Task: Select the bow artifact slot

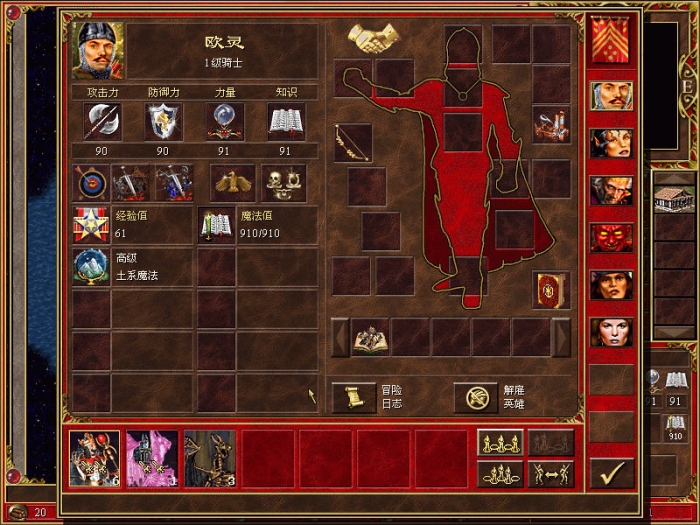Action: pos(353,141)
